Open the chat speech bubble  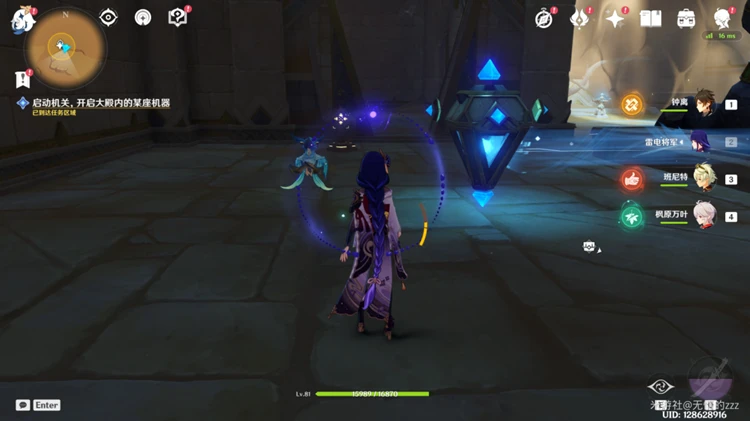click(22, 405)
